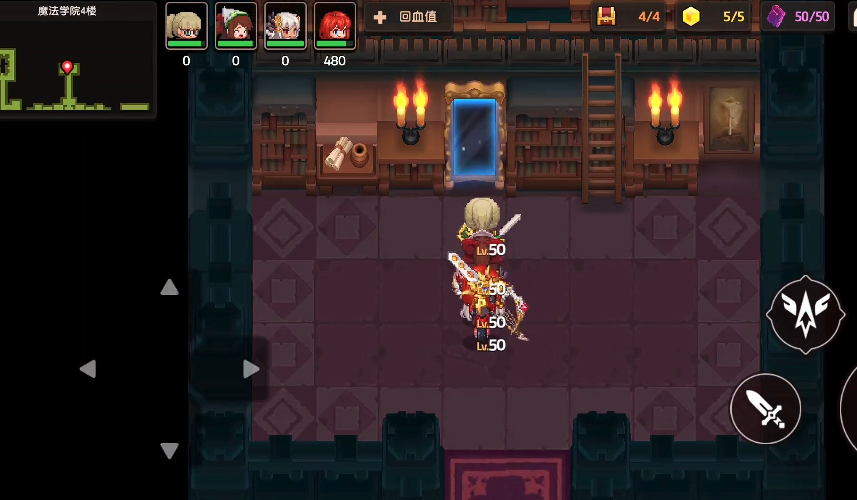857x500 pixels.
Task: Tap the purple gem counter icon
Action: [776, 16]
